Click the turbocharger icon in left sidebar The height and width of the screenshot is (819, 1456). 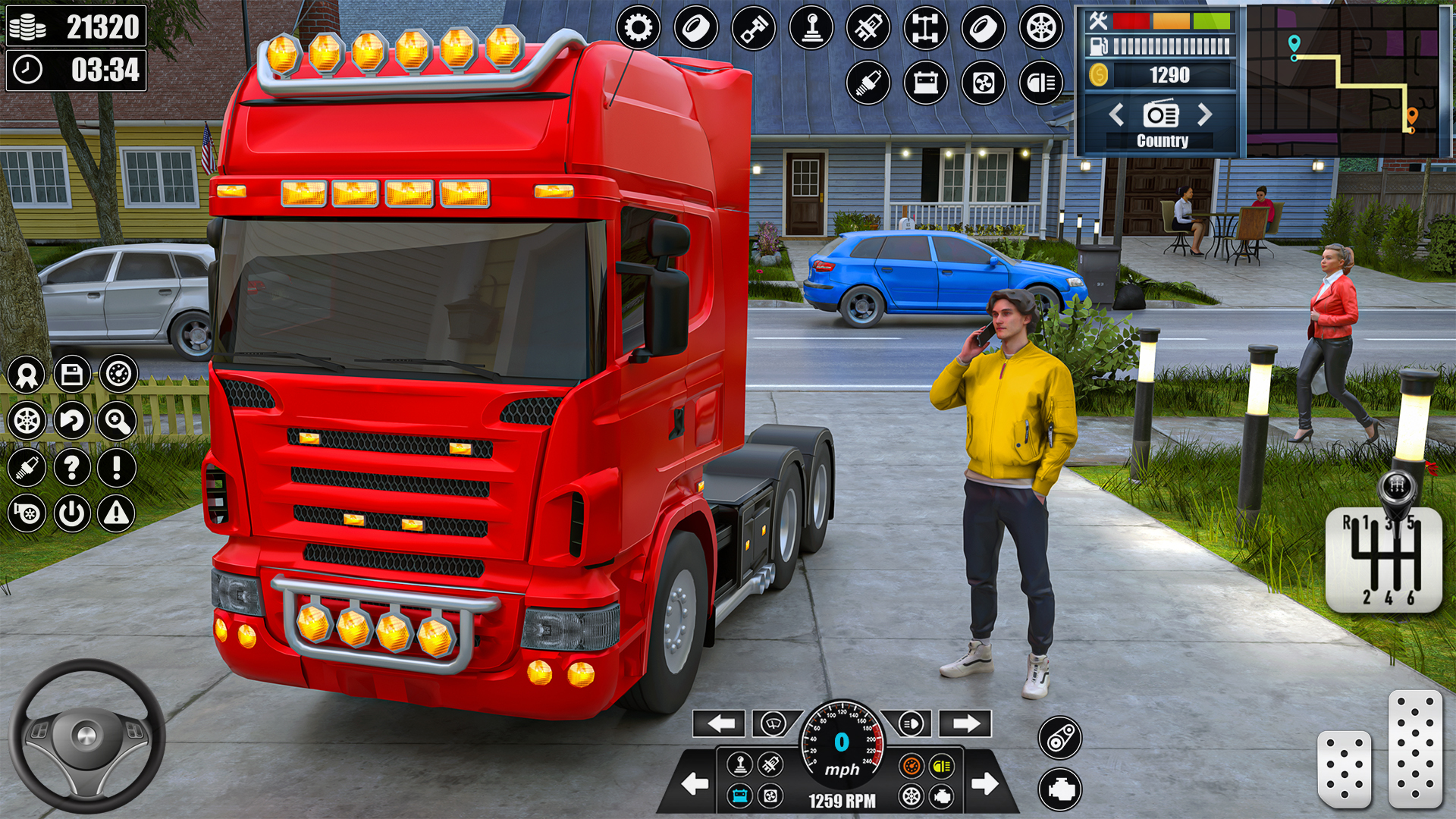point(25,513)
